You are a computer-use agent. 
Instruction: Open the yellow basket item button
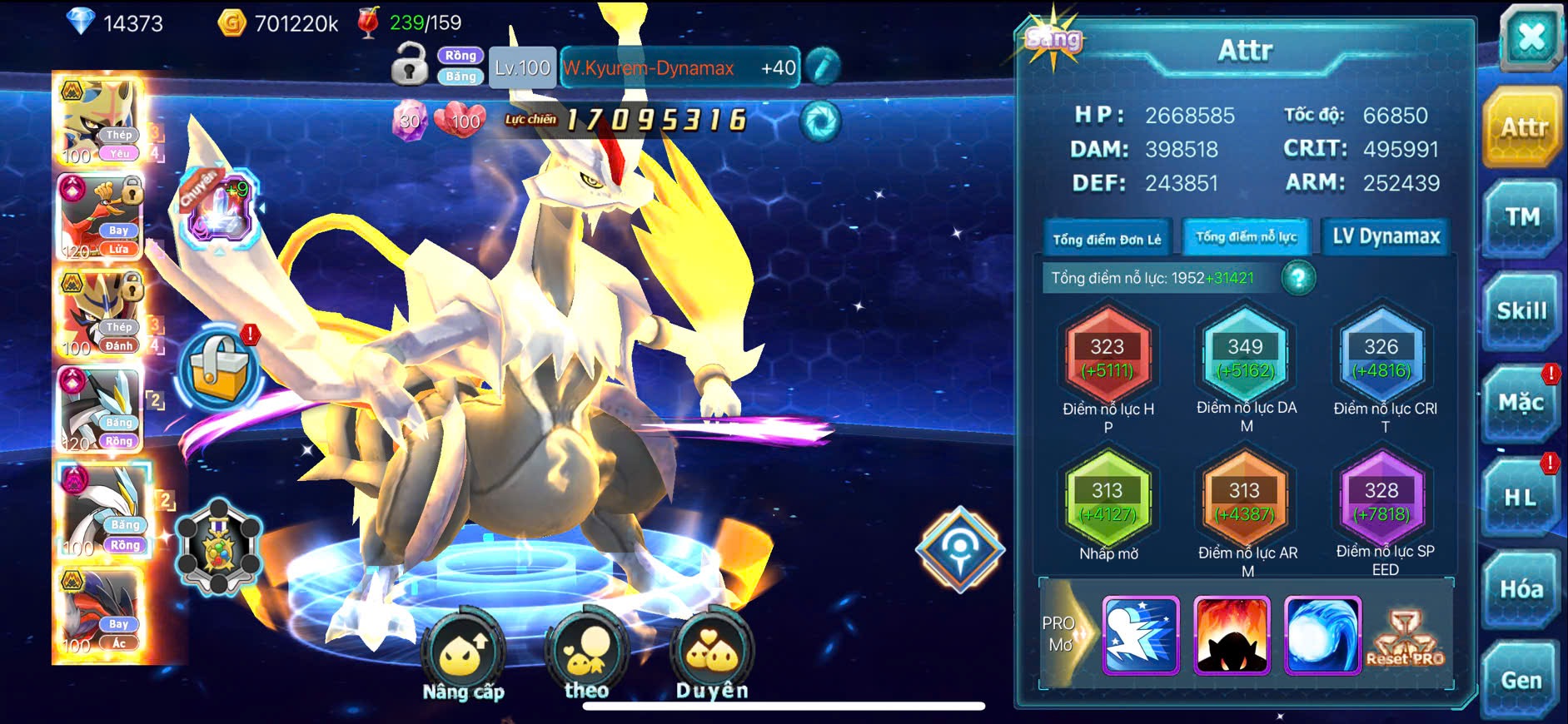219,367
